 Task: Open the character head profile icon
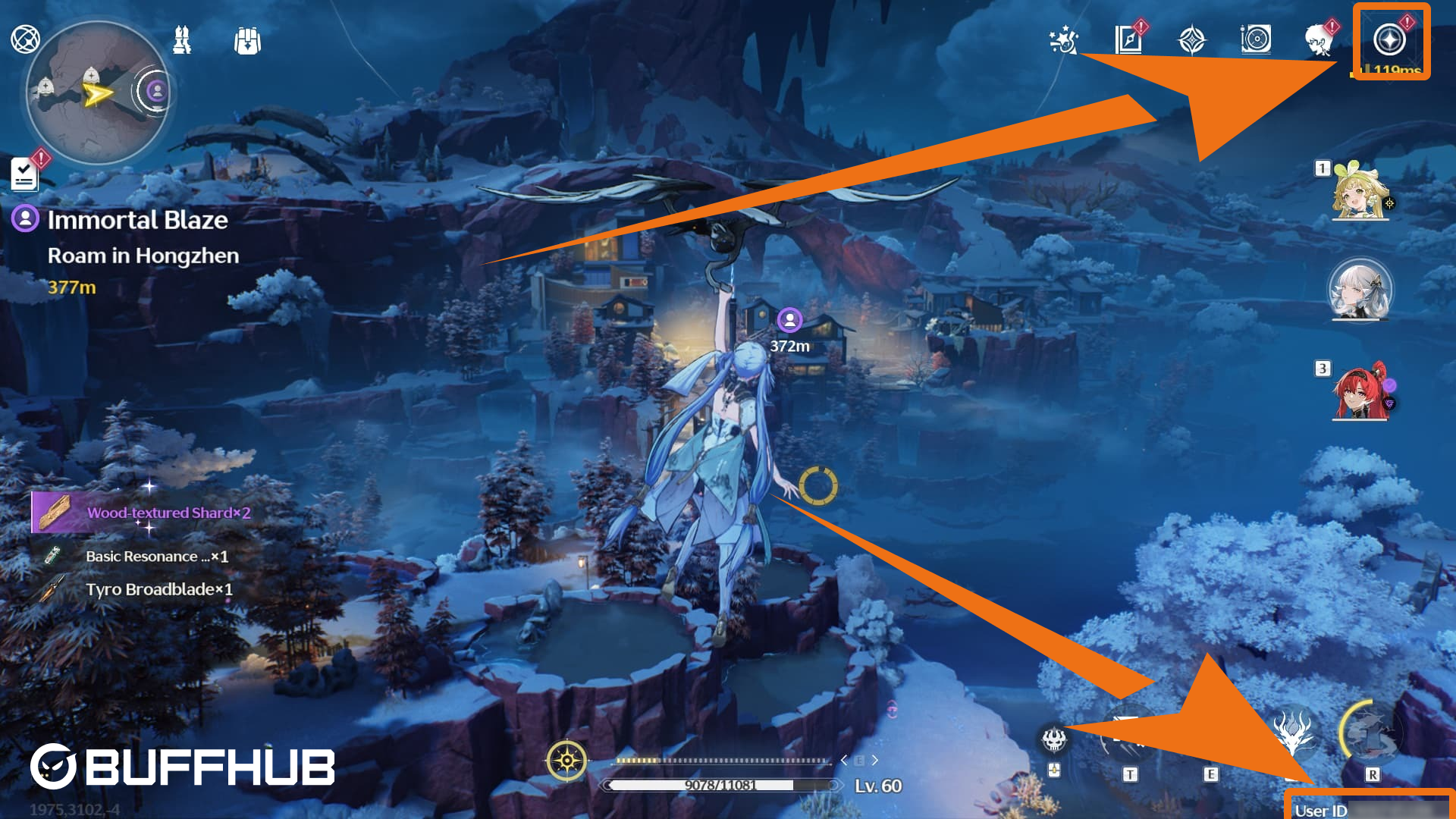pyautogui.click(x=1319, y=40)
